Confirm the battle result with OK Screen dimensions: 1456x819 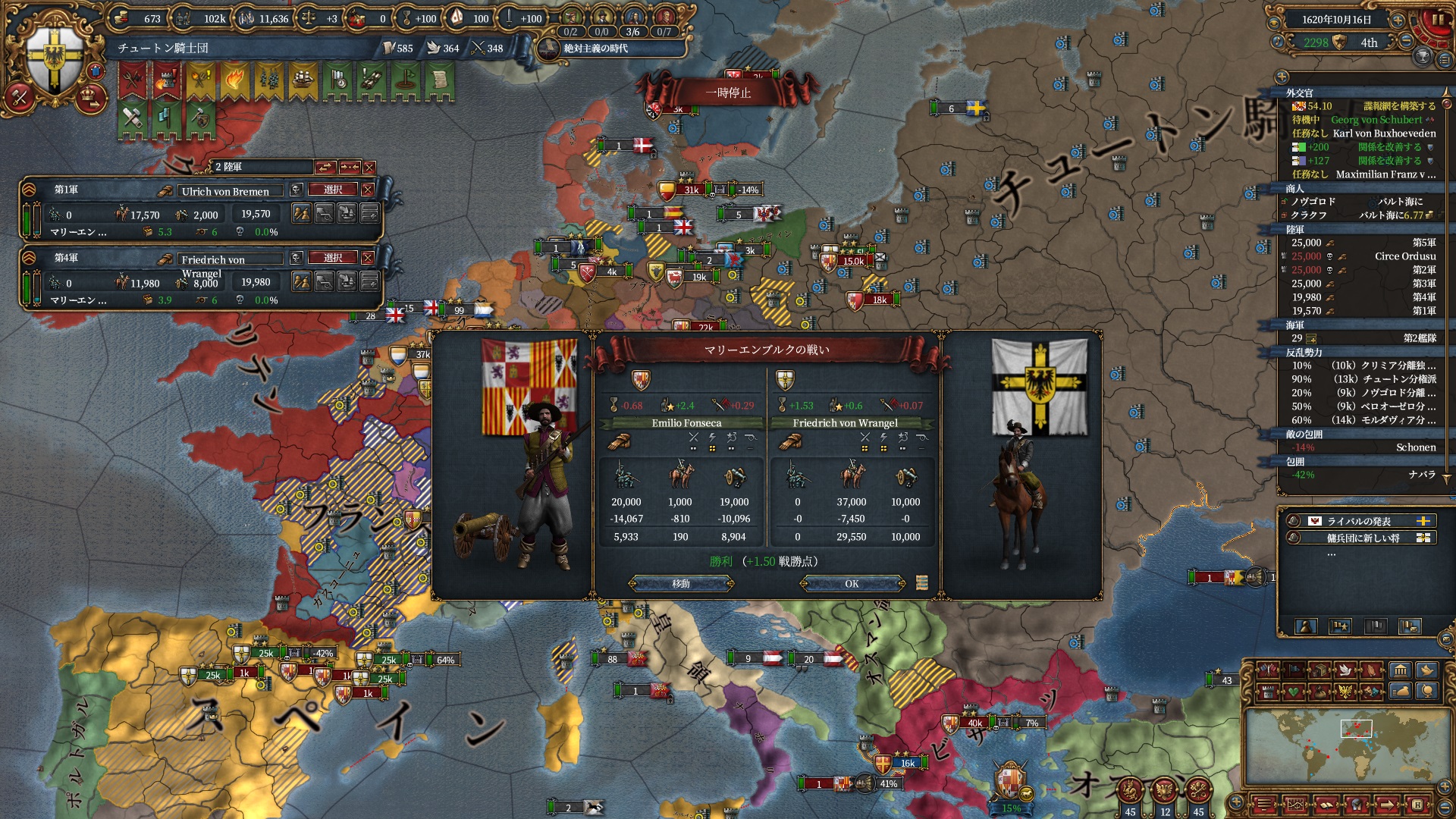852,584
